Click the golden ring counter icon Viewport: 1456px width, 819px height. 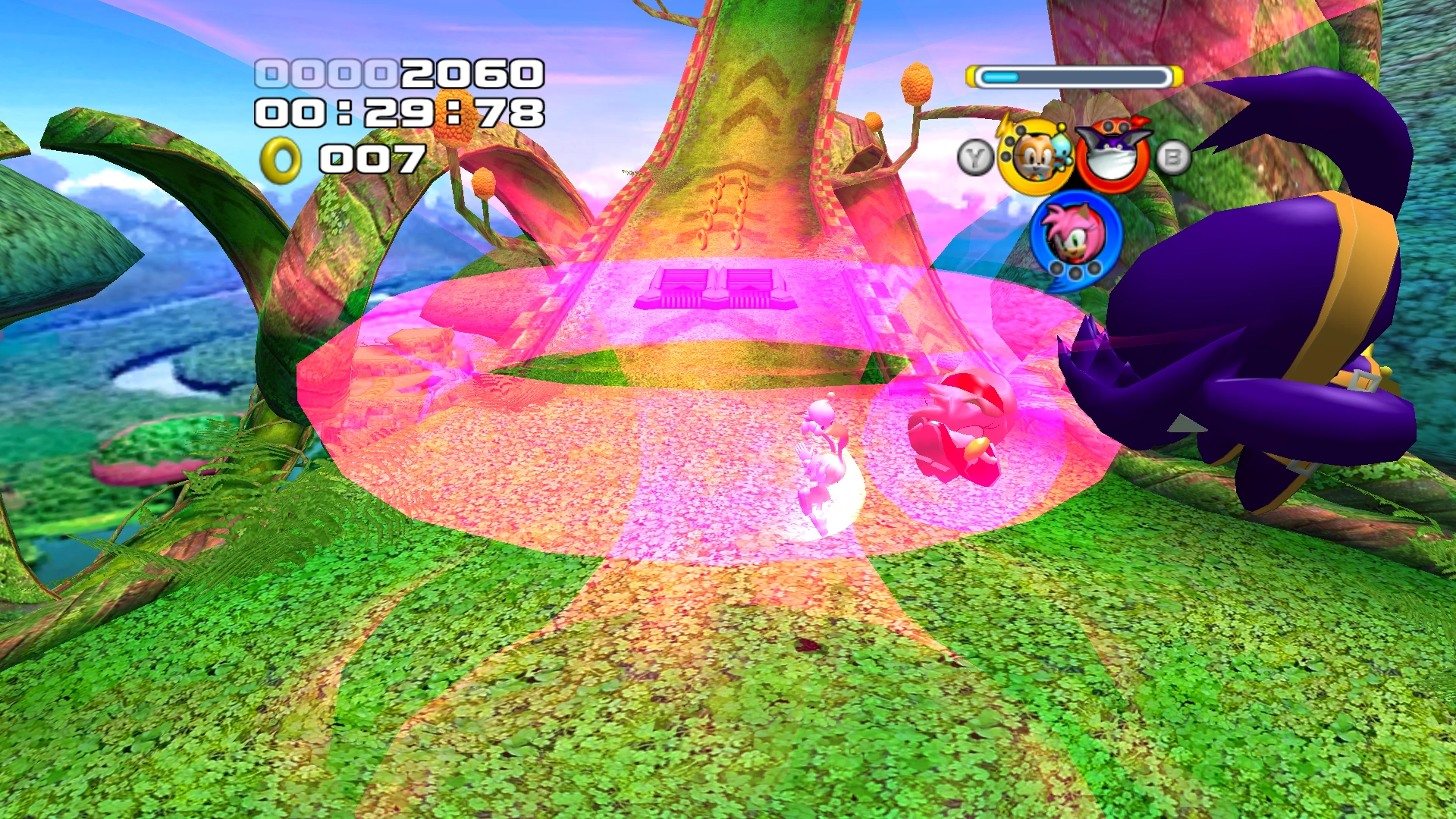pyautogui.click(x=281, y=159)
